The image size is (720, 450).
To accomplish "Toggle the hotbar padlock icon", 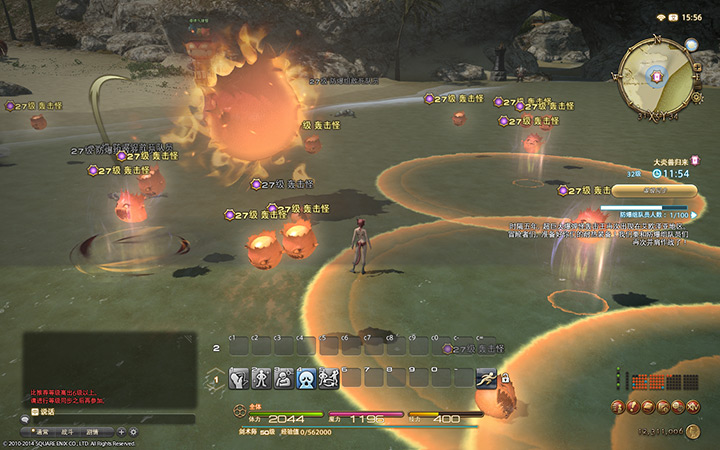I will [x=505, y=379].
